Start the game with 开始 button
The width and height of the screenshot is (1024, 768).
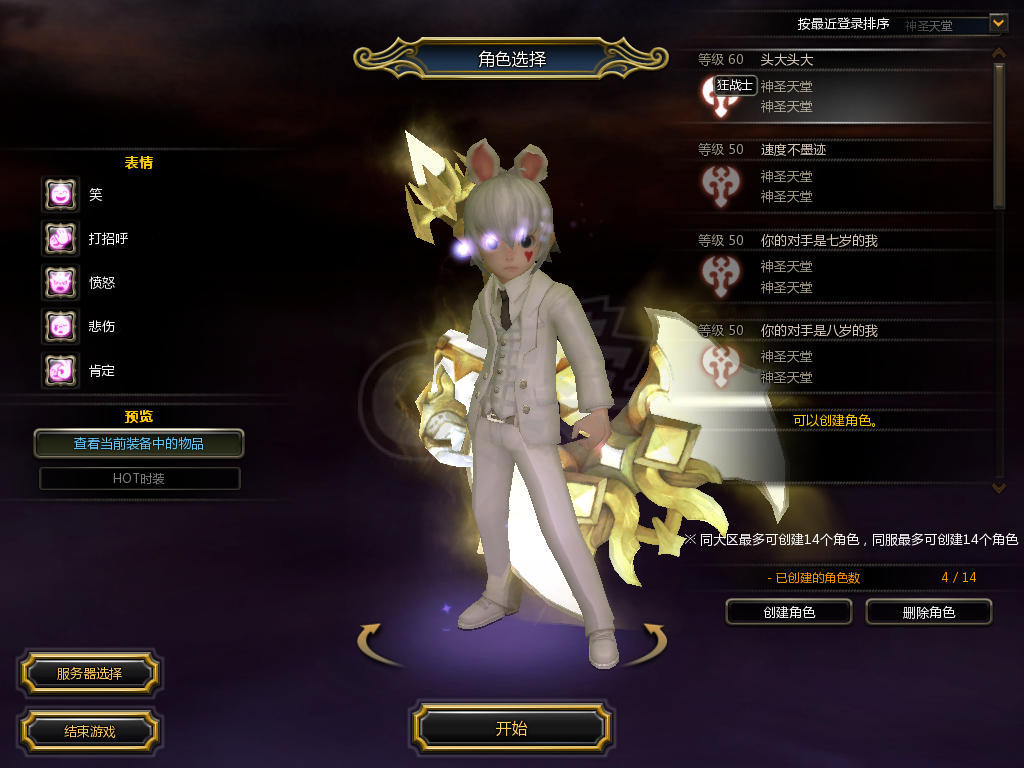(x=511, y=728)
